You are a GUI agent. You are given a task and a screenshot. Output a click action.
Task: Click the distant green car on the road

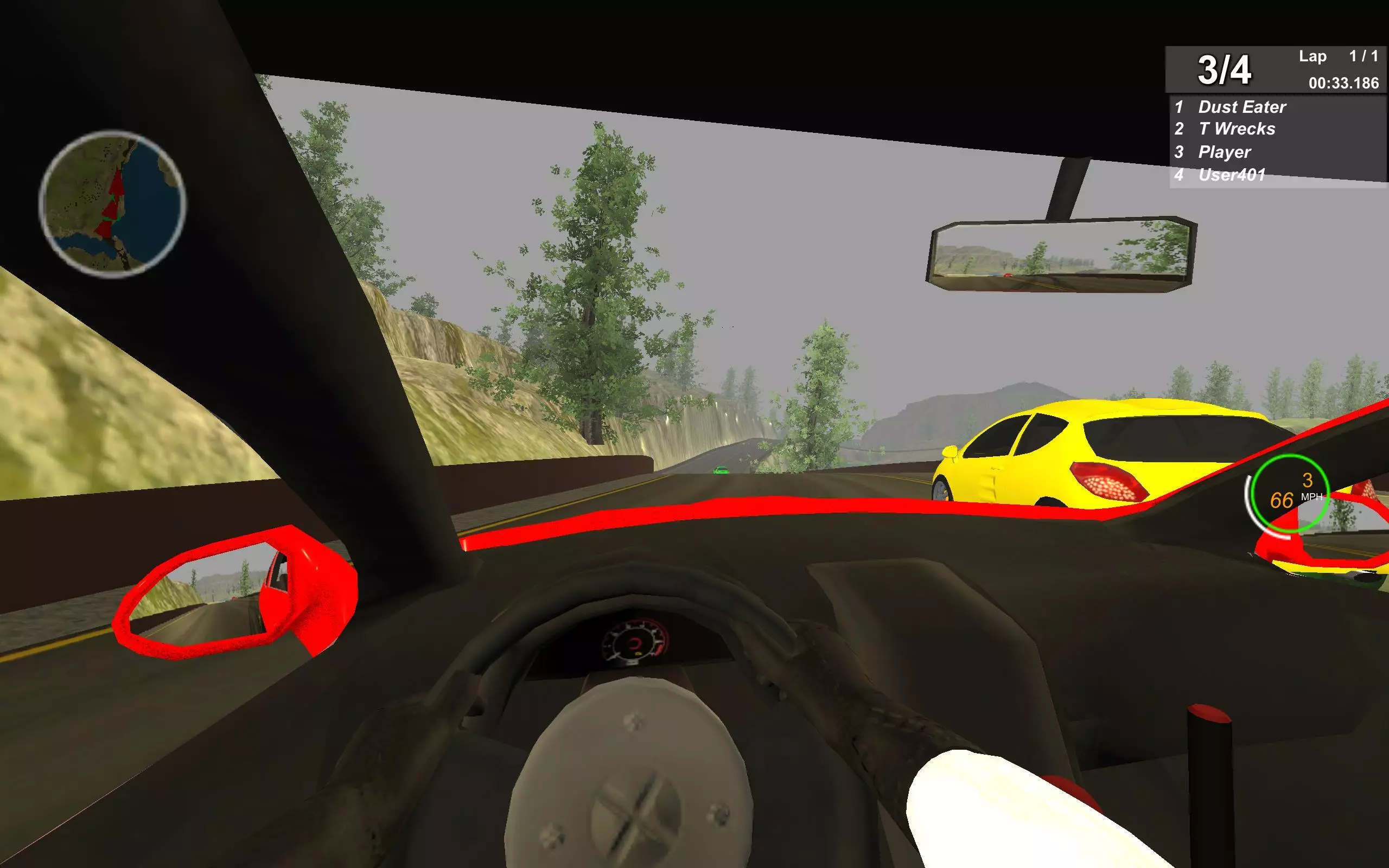click(721, 471)
